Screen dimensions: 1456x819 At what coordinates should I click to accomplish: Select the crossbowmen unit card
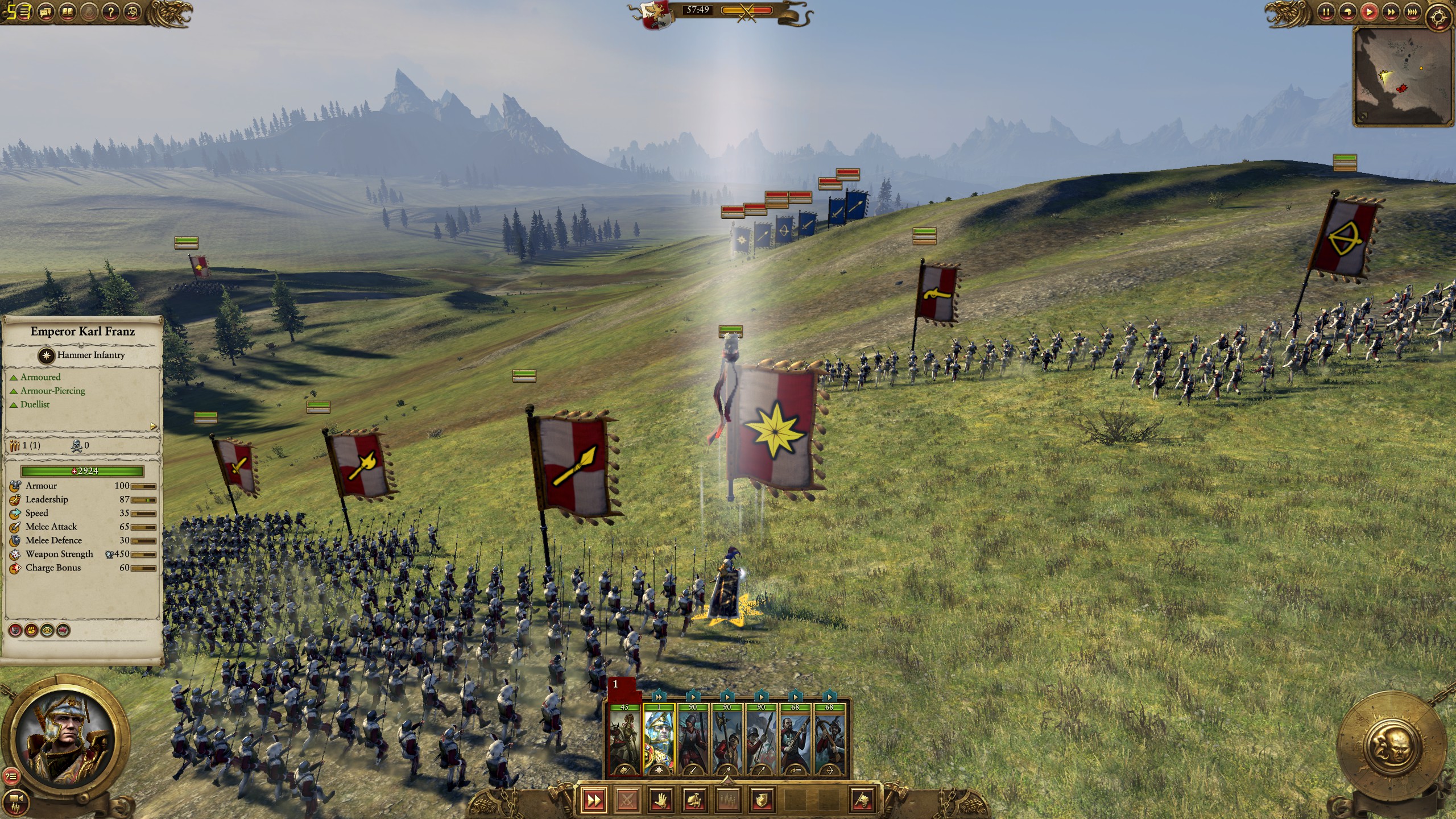[x=829, y=741]
